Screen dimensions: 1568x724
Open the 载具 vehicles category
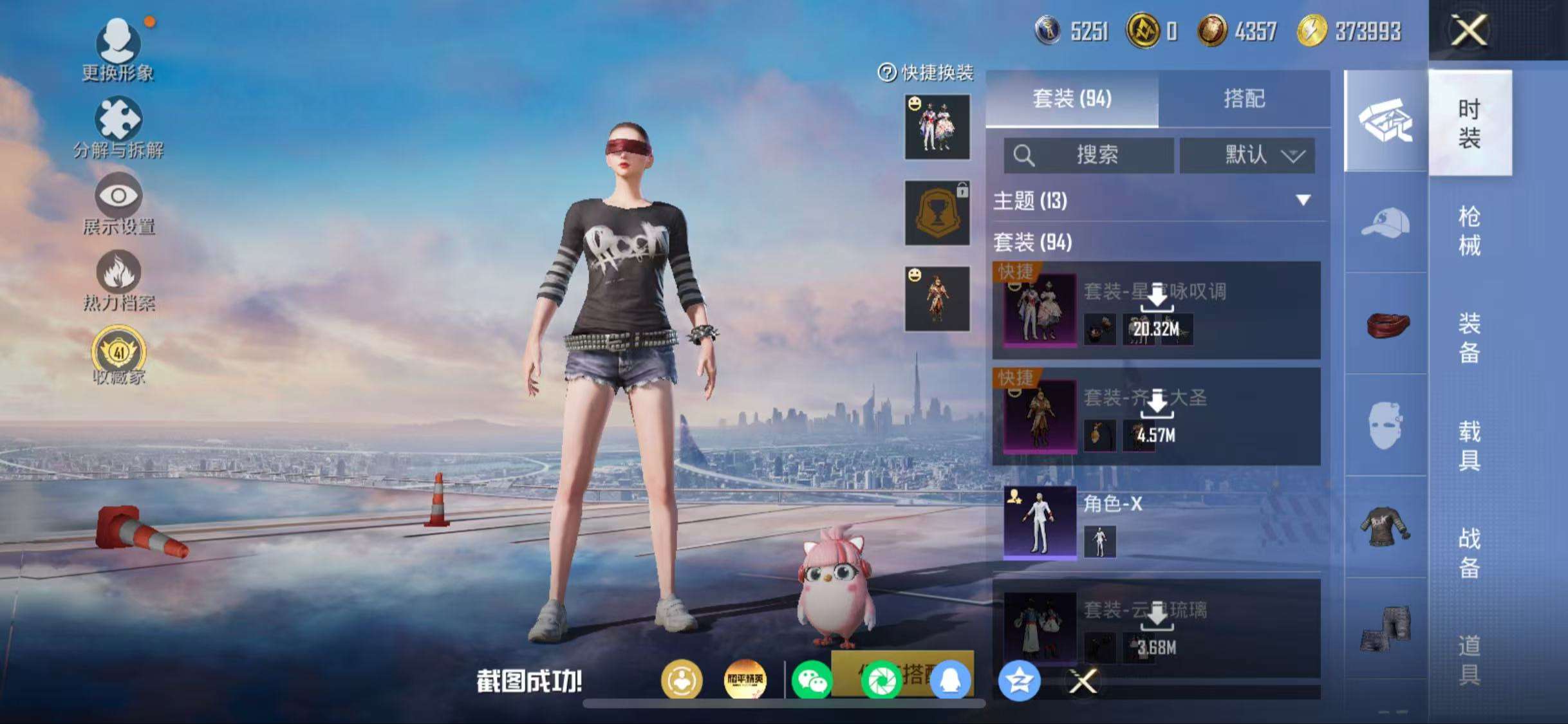1469,445
